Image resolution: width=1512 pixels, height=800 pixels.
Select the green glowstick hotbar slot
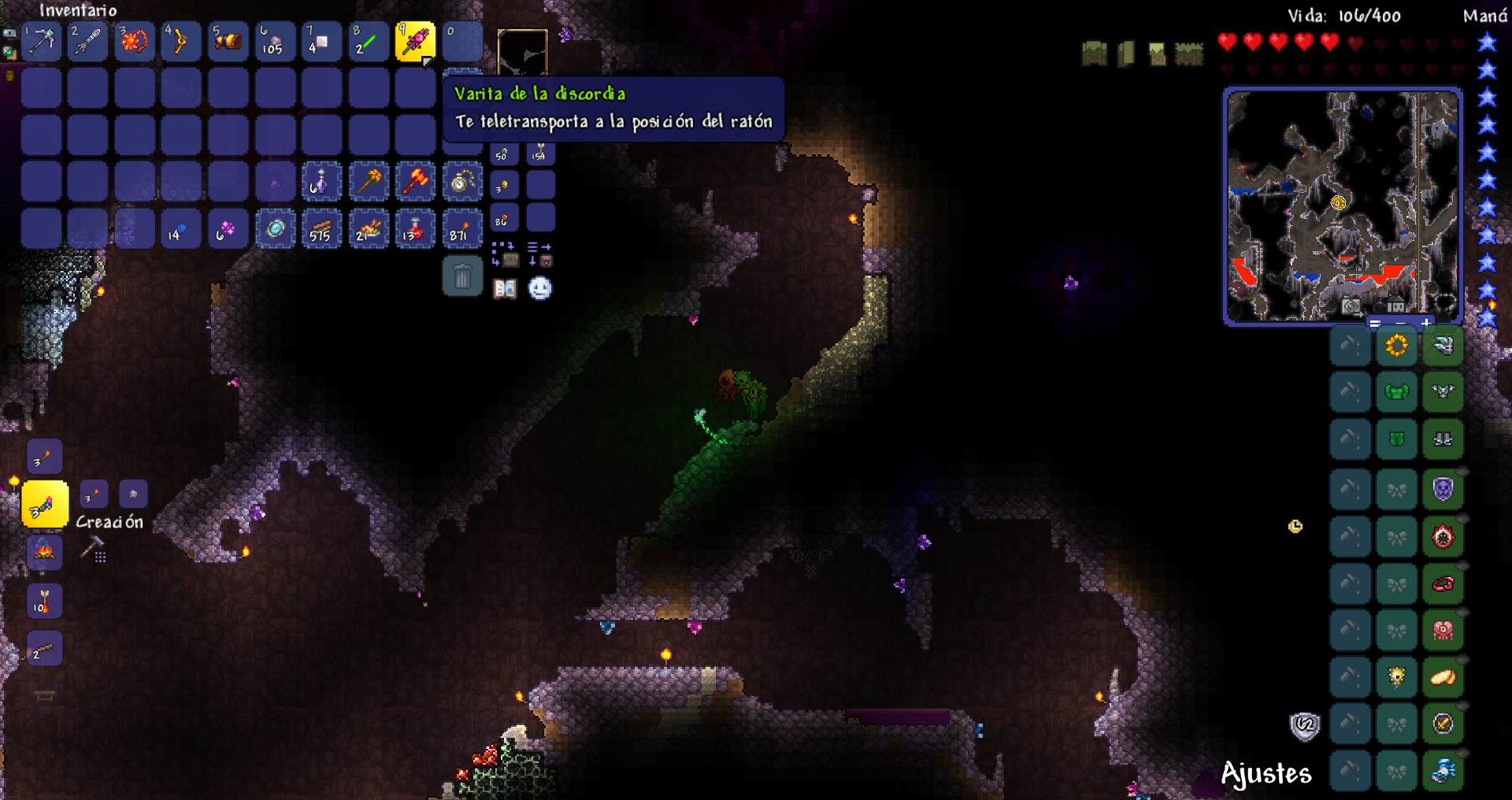(368, 41)
